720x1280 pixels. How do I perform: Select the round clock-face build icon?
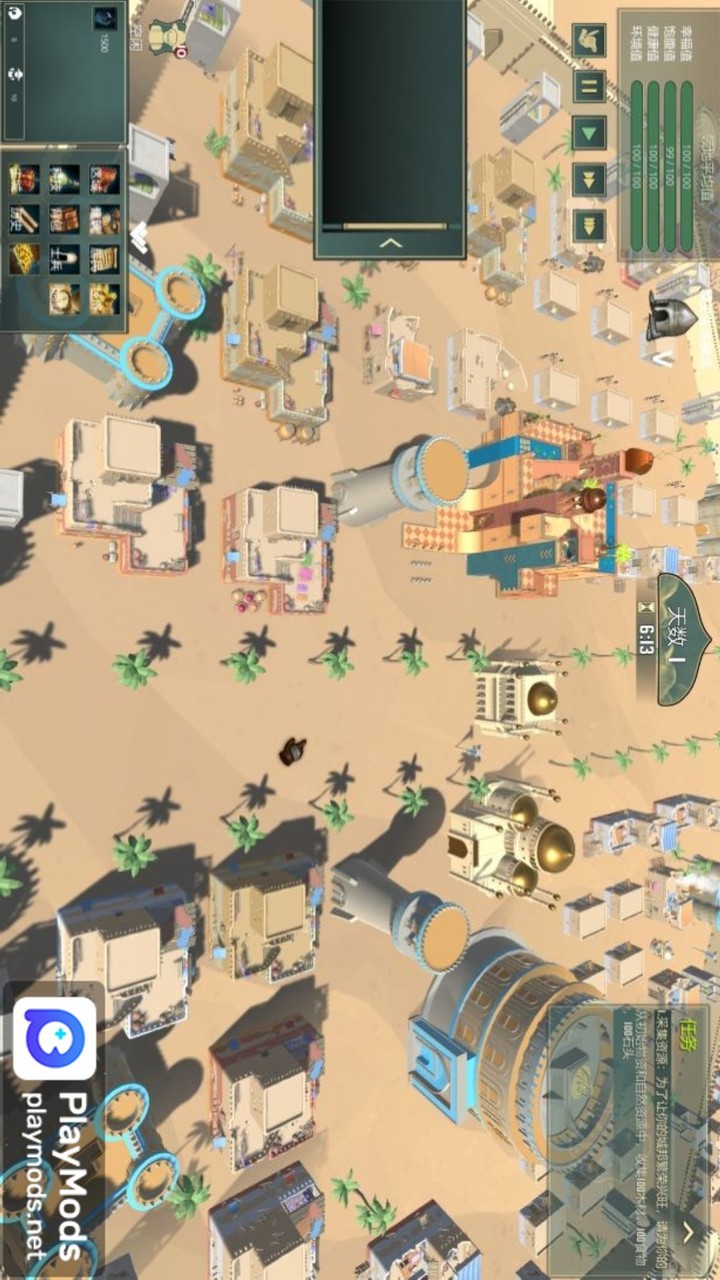tap(64, 298)
